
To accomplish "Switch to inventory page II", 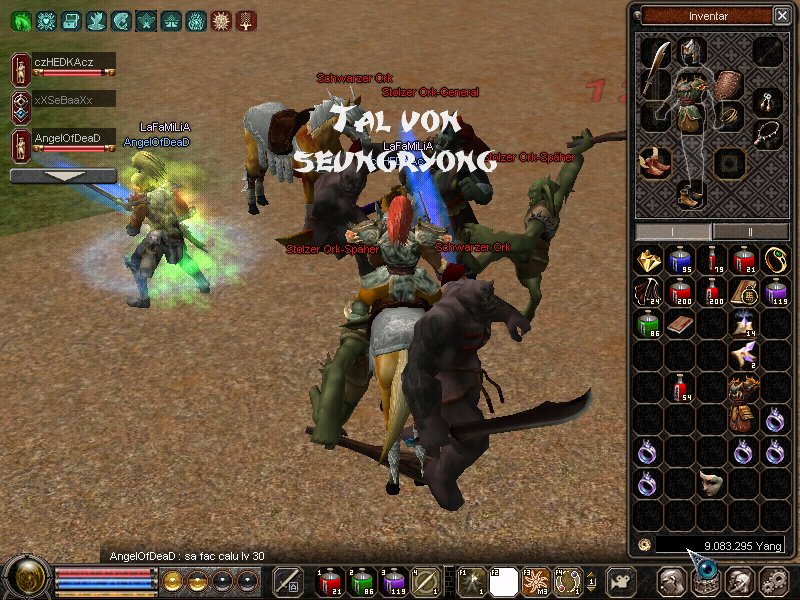I will click(x=748, y=231).
